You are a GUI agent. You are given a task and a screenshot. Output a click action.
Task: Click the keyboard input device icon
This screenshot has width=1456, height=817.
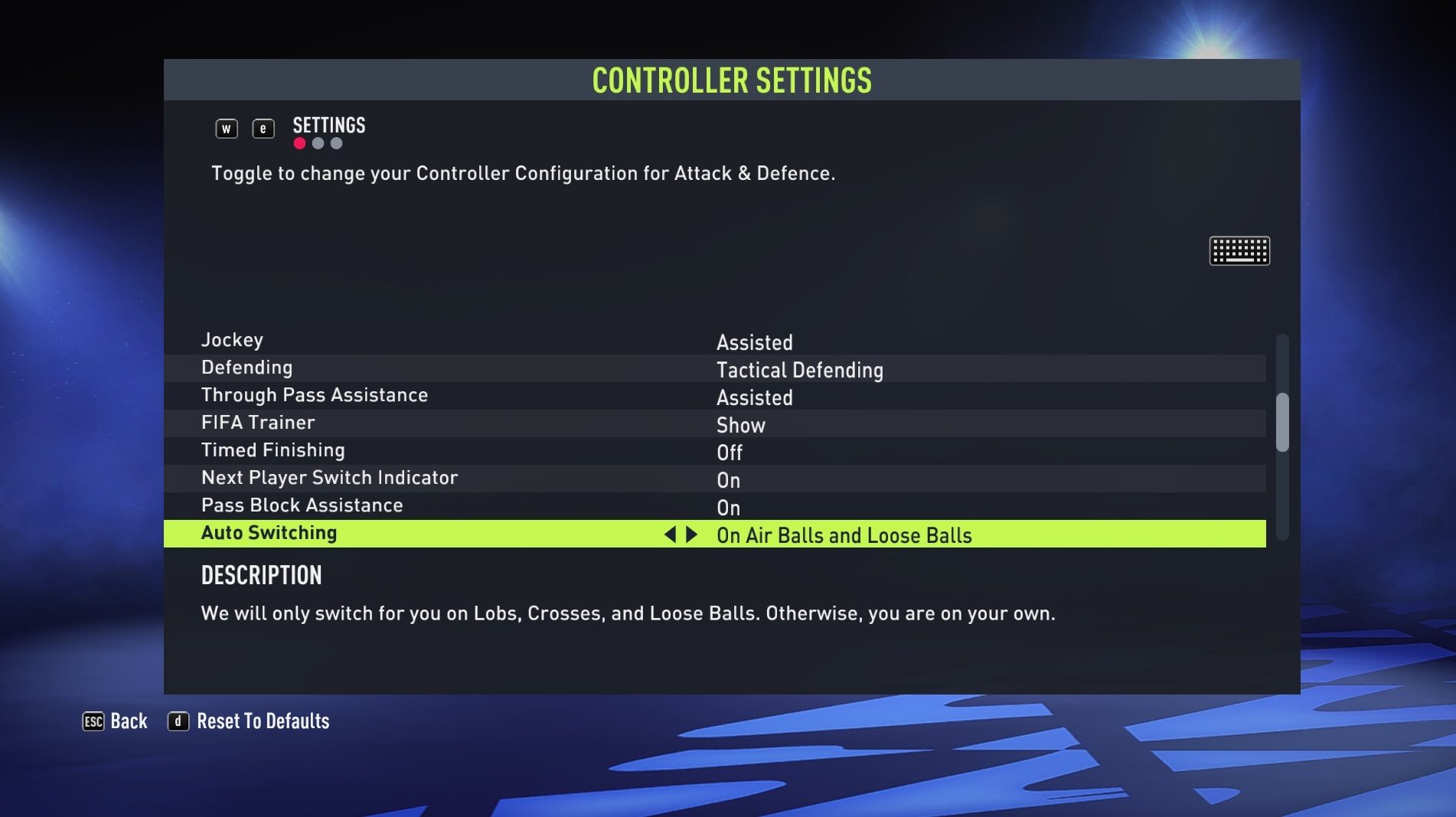(1239, 250)
